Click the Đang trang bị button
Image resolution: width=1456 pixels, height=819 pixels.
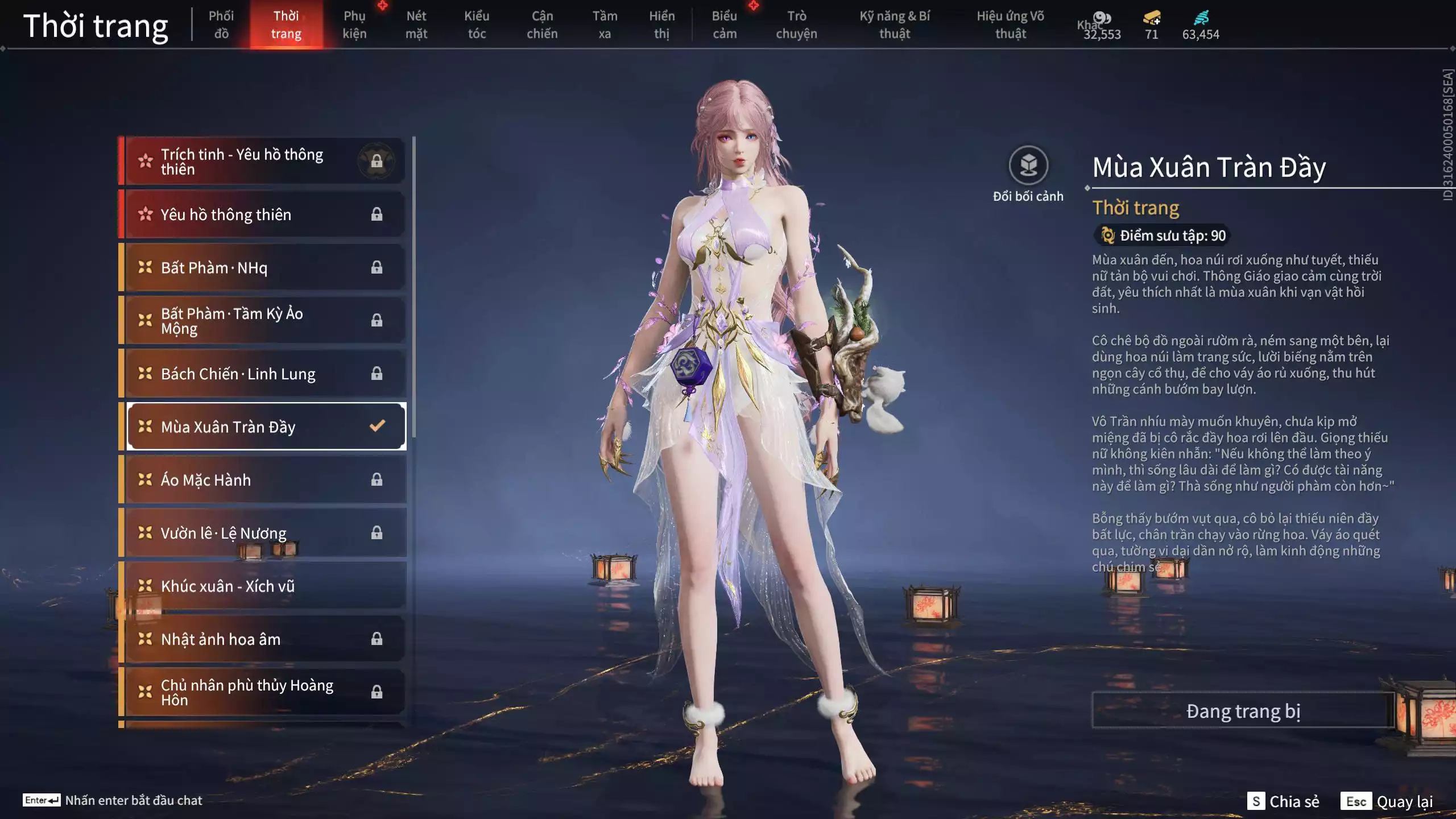click(1243, 711)
